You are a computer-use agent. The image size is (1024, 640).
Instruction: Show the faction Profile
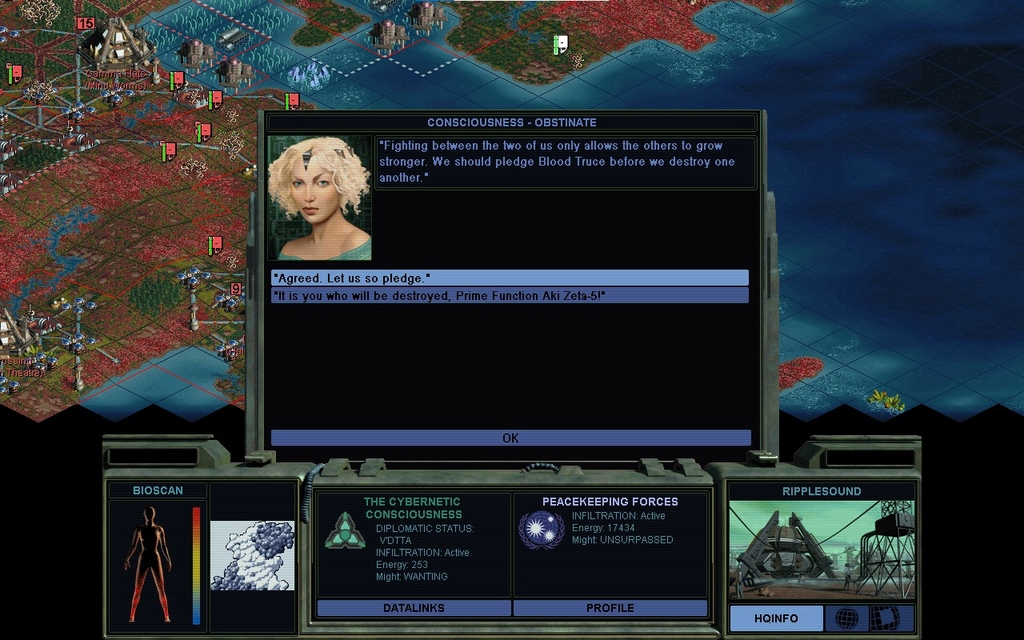coord(610,608)
